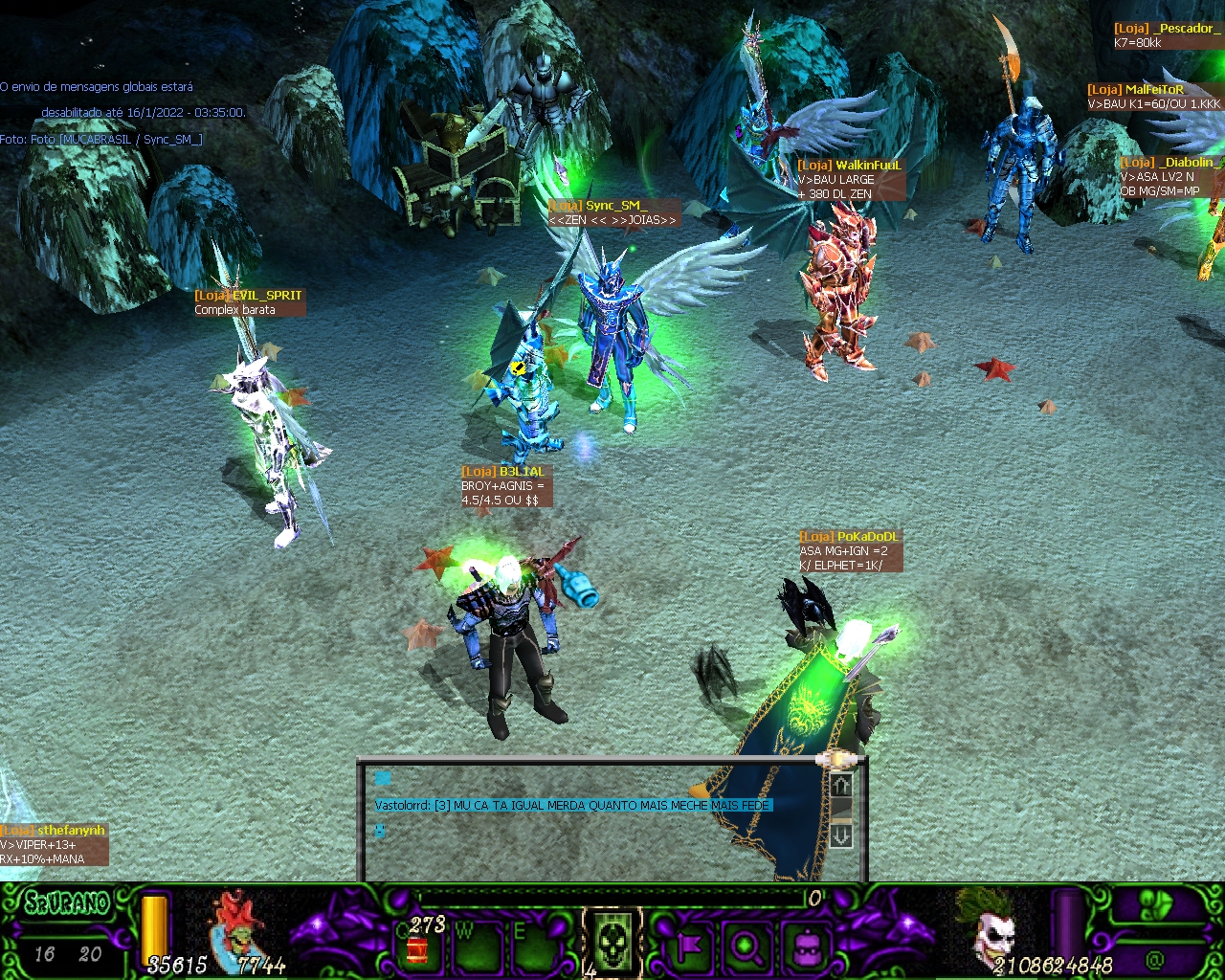Open PoKaDoDL's personal store label

[x=850, y=550]
